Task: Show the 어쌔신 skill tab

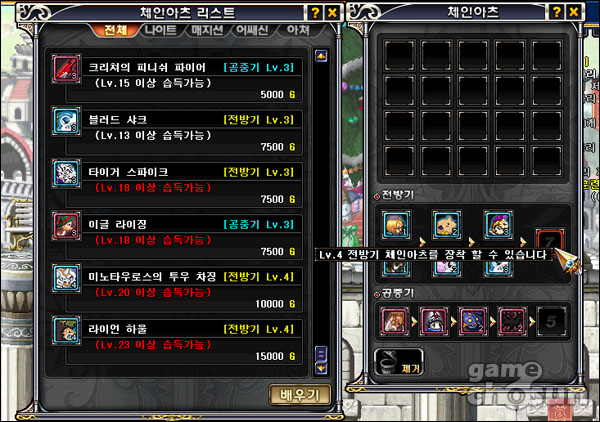Action: (256, 31)
